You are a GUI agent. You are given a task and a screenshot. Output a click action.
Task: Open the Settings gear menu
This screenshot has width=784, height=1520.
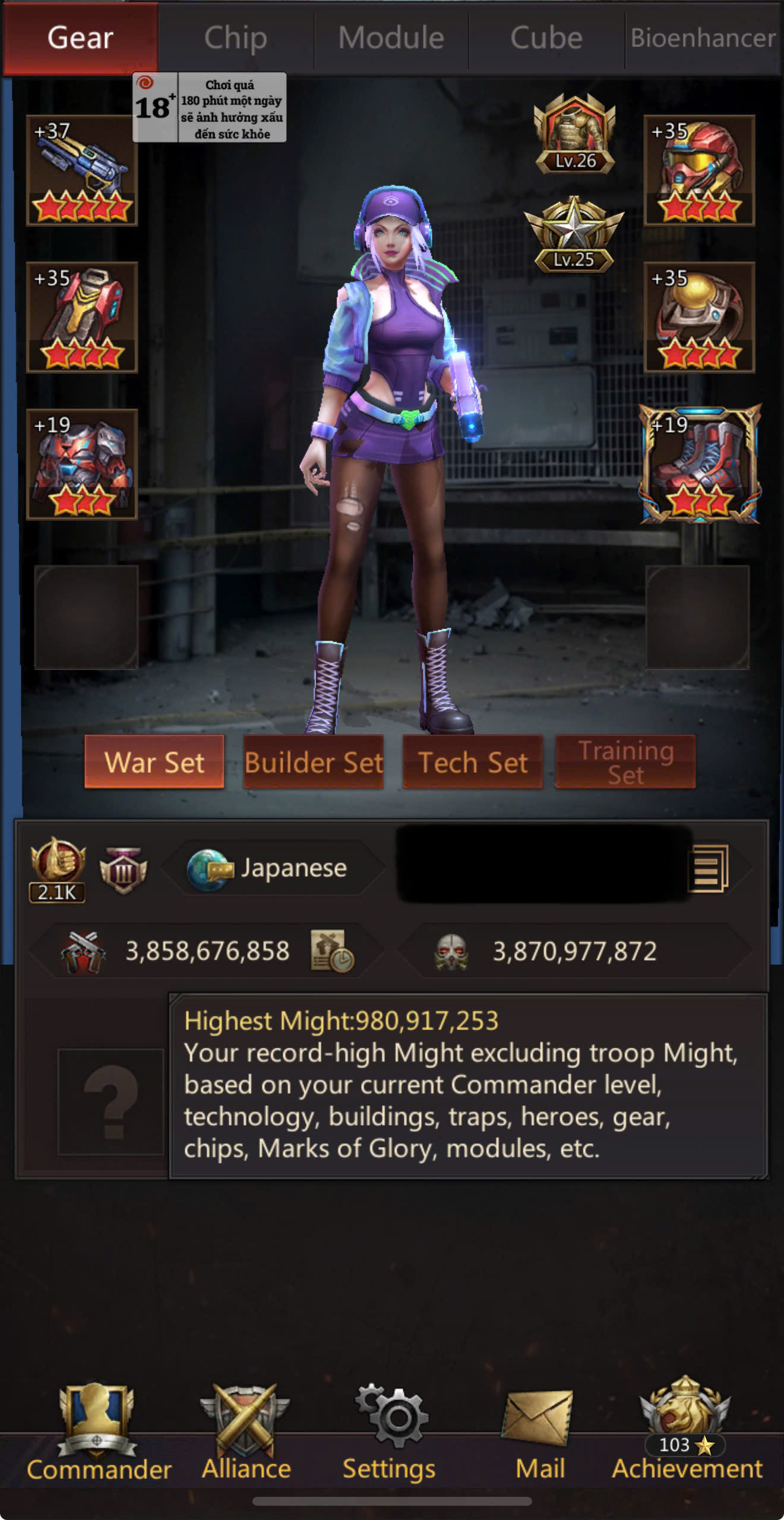[x=390, y=1431]
